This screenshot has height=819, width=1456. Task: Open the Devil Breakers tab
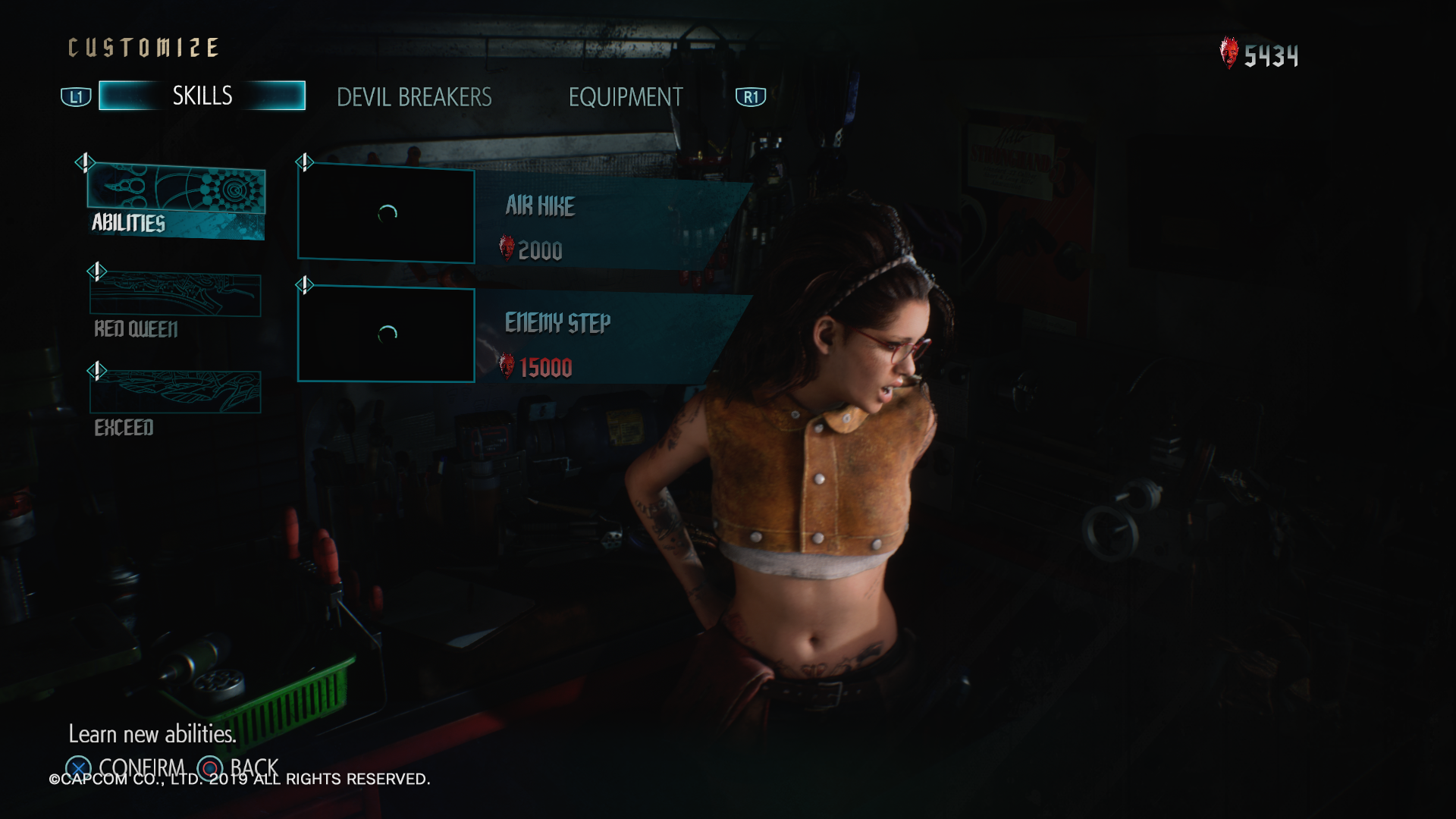414,98
